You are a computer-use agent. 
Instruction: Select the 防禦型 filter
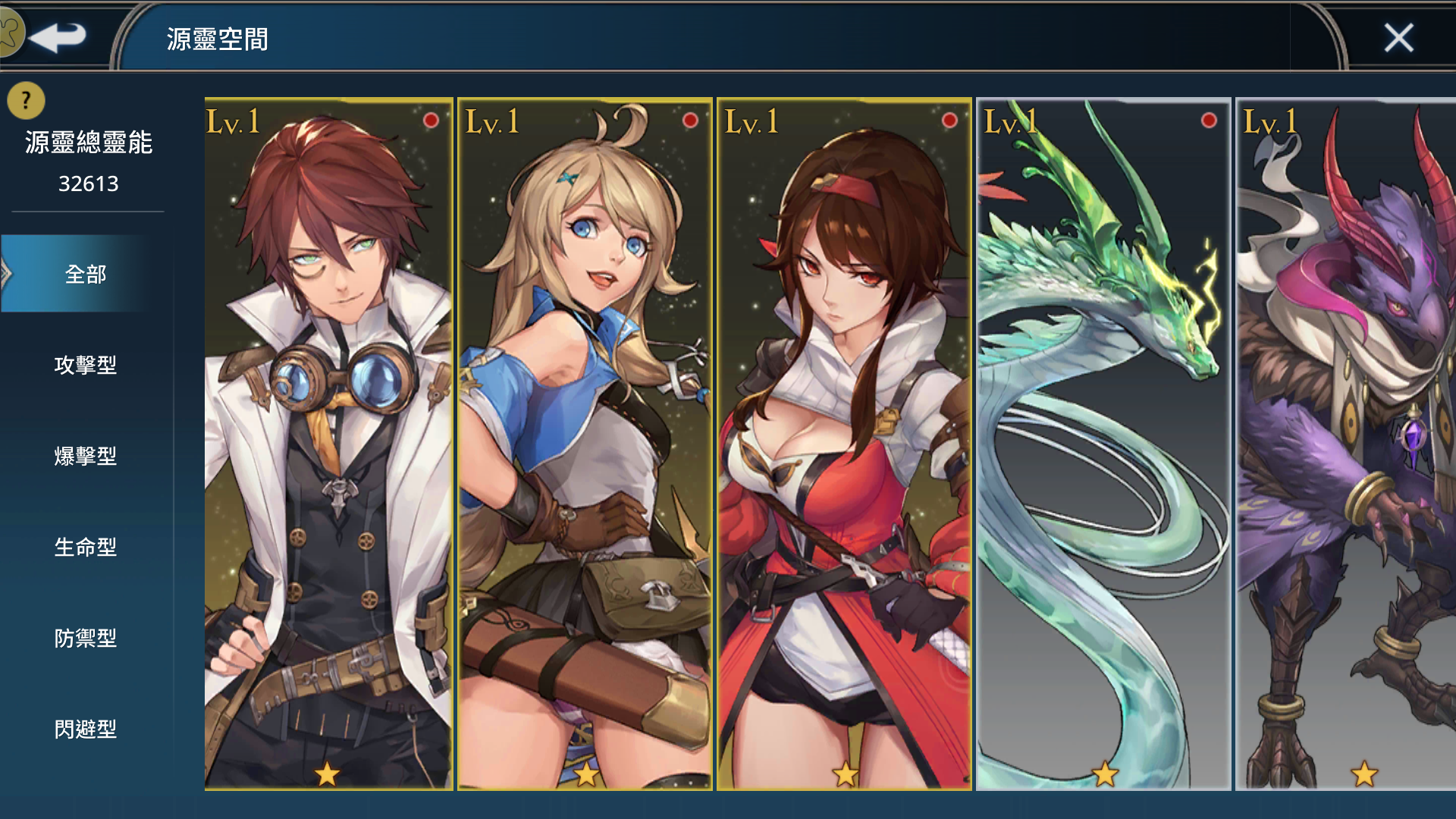pyautogui.click(x=87, y=639)
